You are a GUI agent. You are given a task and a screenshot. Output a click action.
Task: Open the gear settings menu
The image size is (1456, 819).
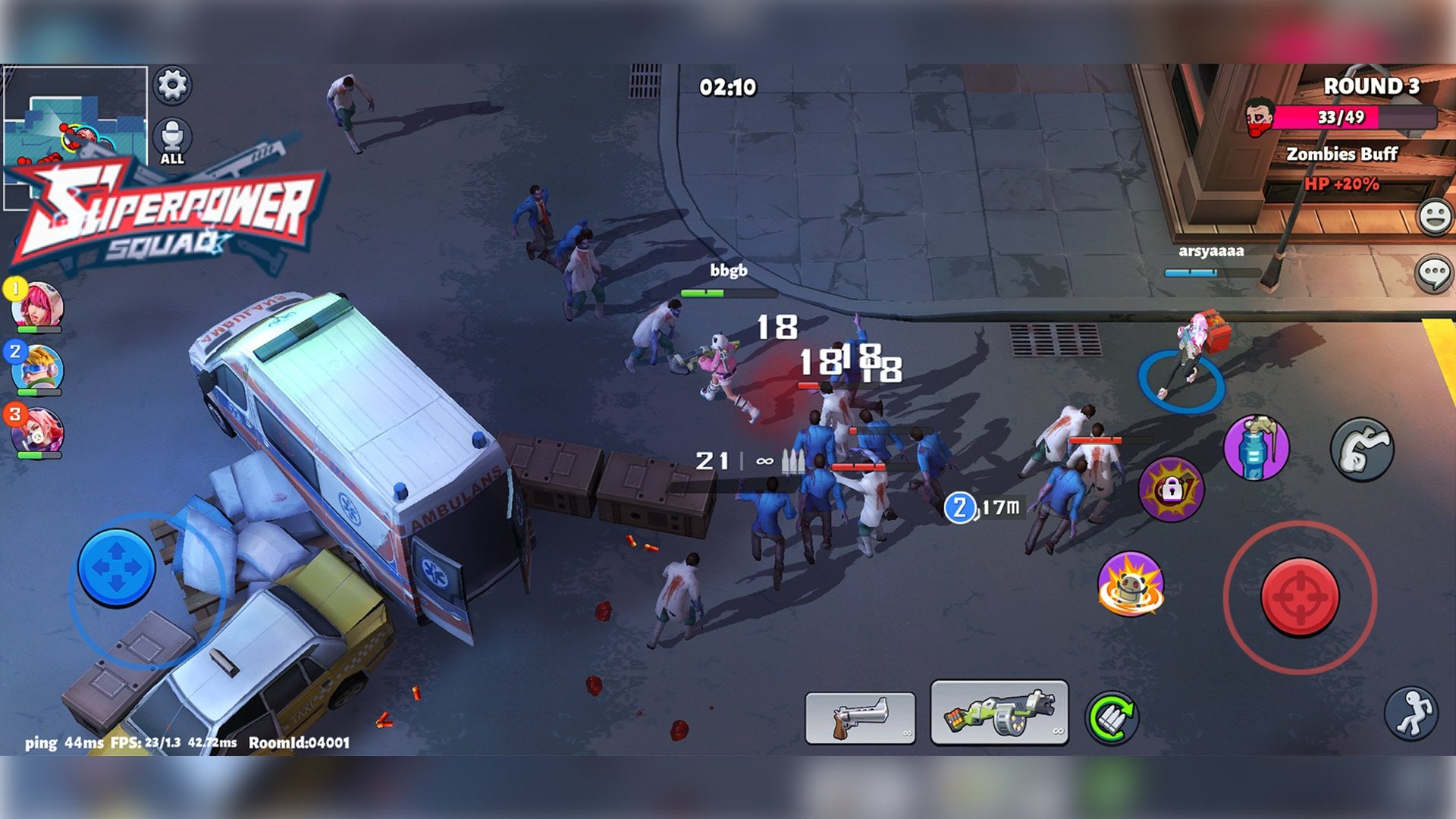click(172, 85)
